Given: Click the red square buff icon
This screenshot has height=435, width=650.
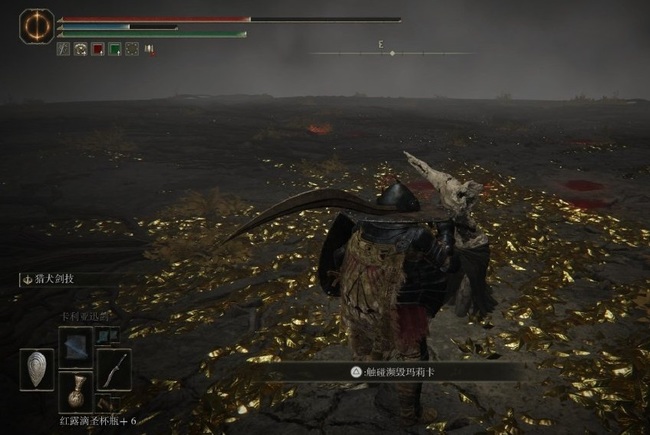Looking at the screenshot, I should [98, 48].
